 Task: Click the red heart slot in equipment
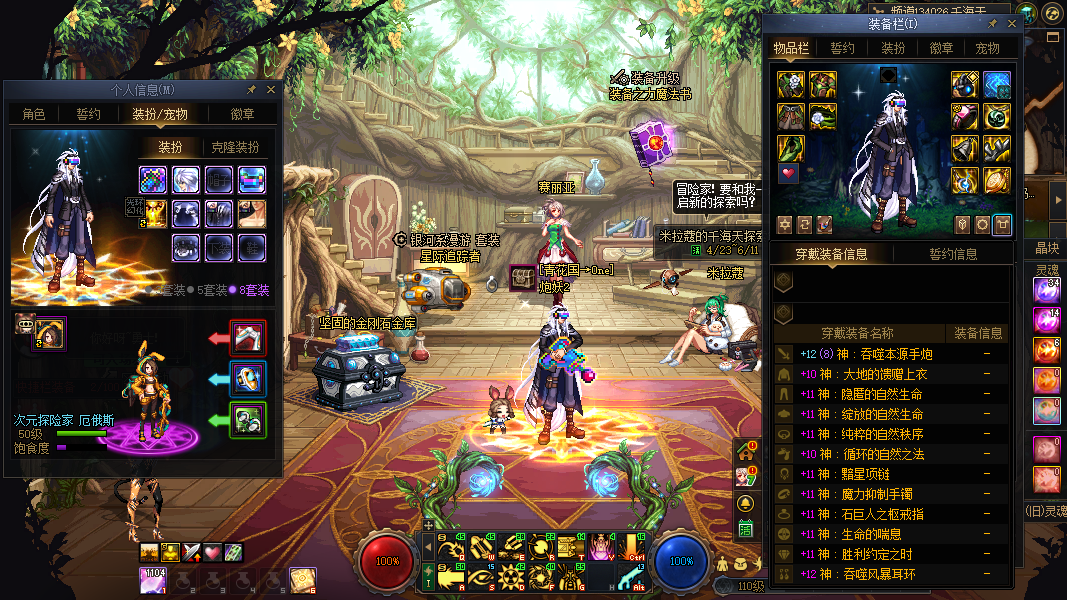(x=790, y=174)
